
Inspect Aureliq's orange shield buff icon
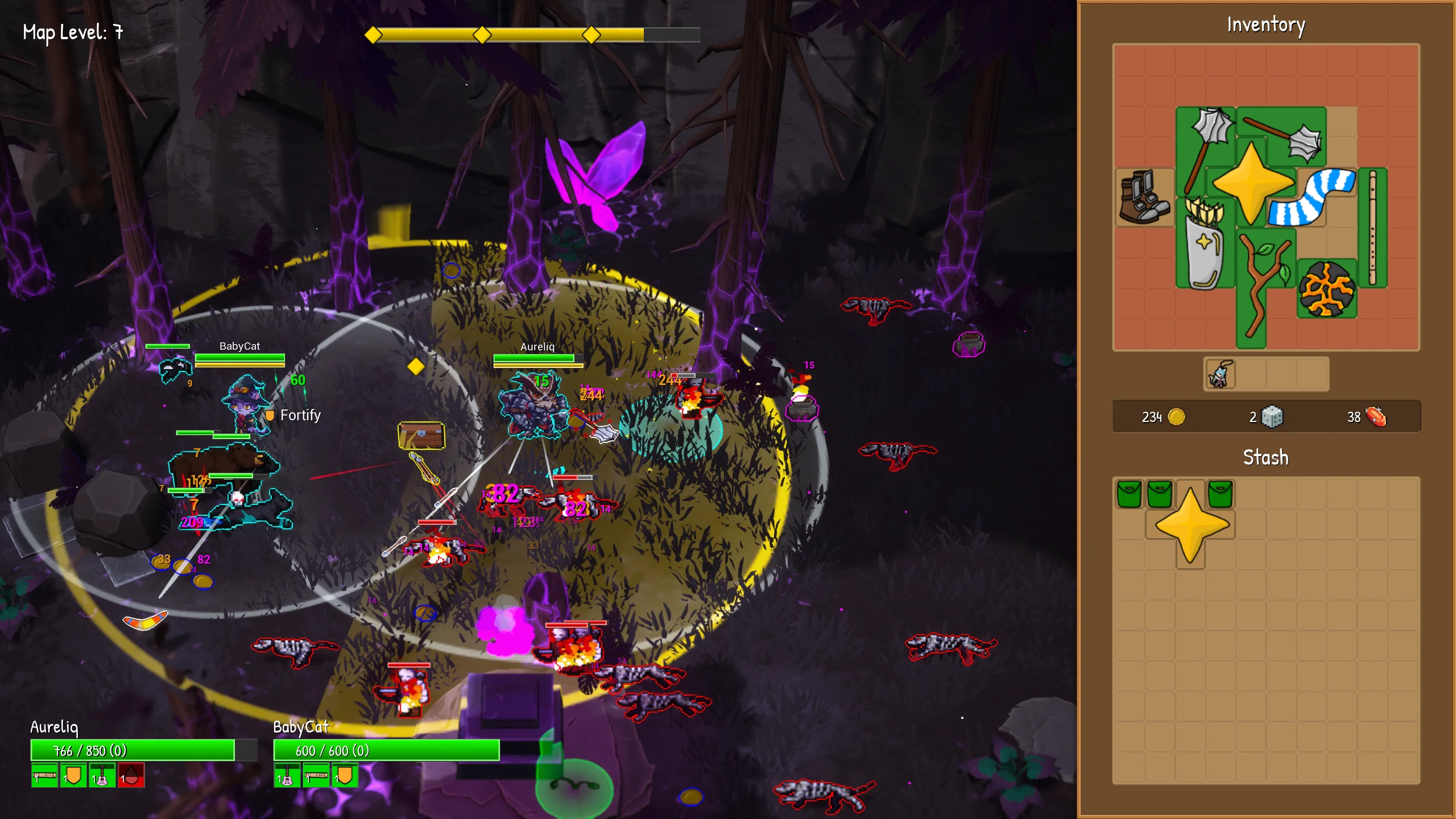(73, 775)
